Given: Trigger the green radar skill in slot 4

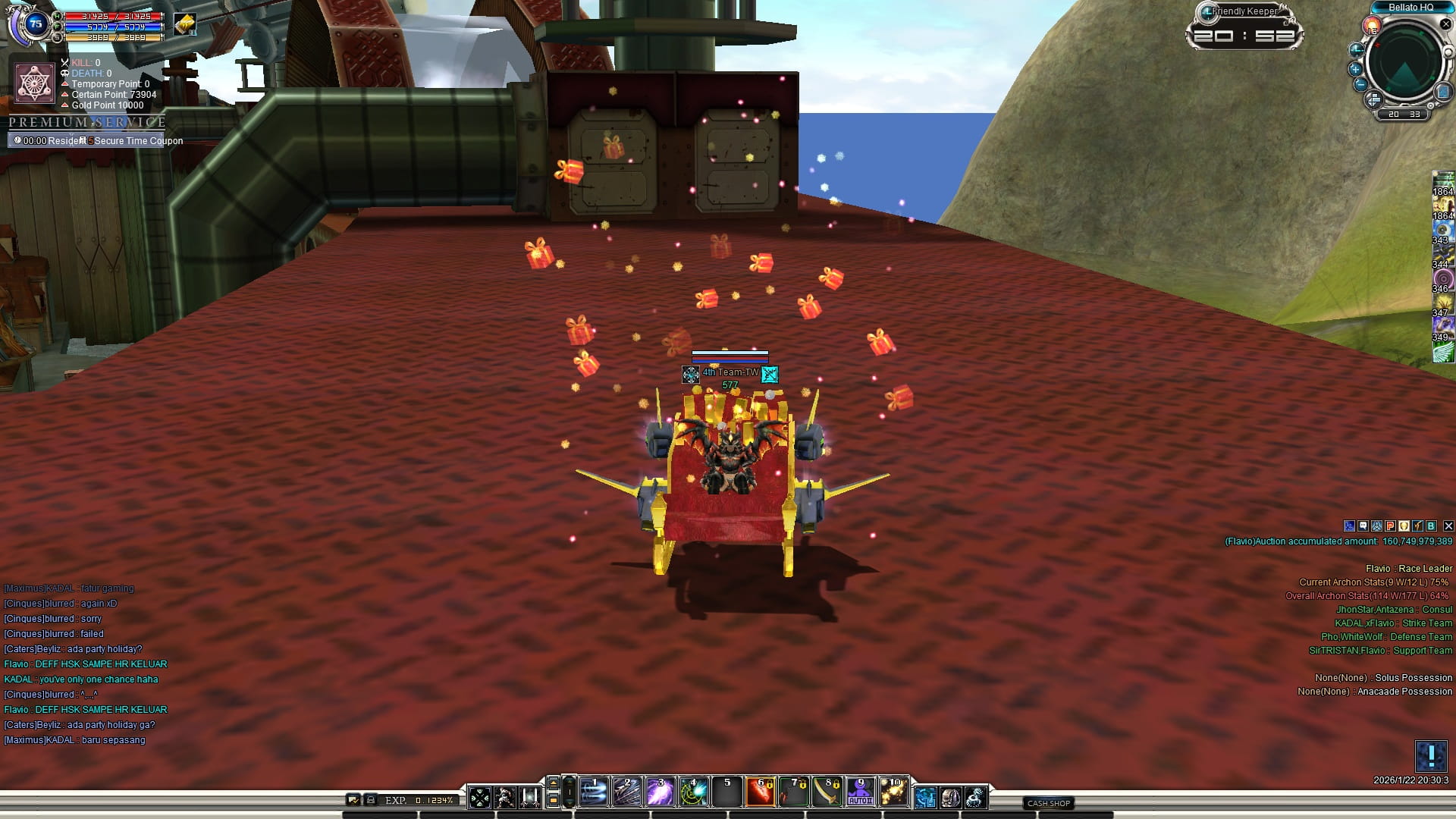Looking at the screenshot, I should coord(693,792).
